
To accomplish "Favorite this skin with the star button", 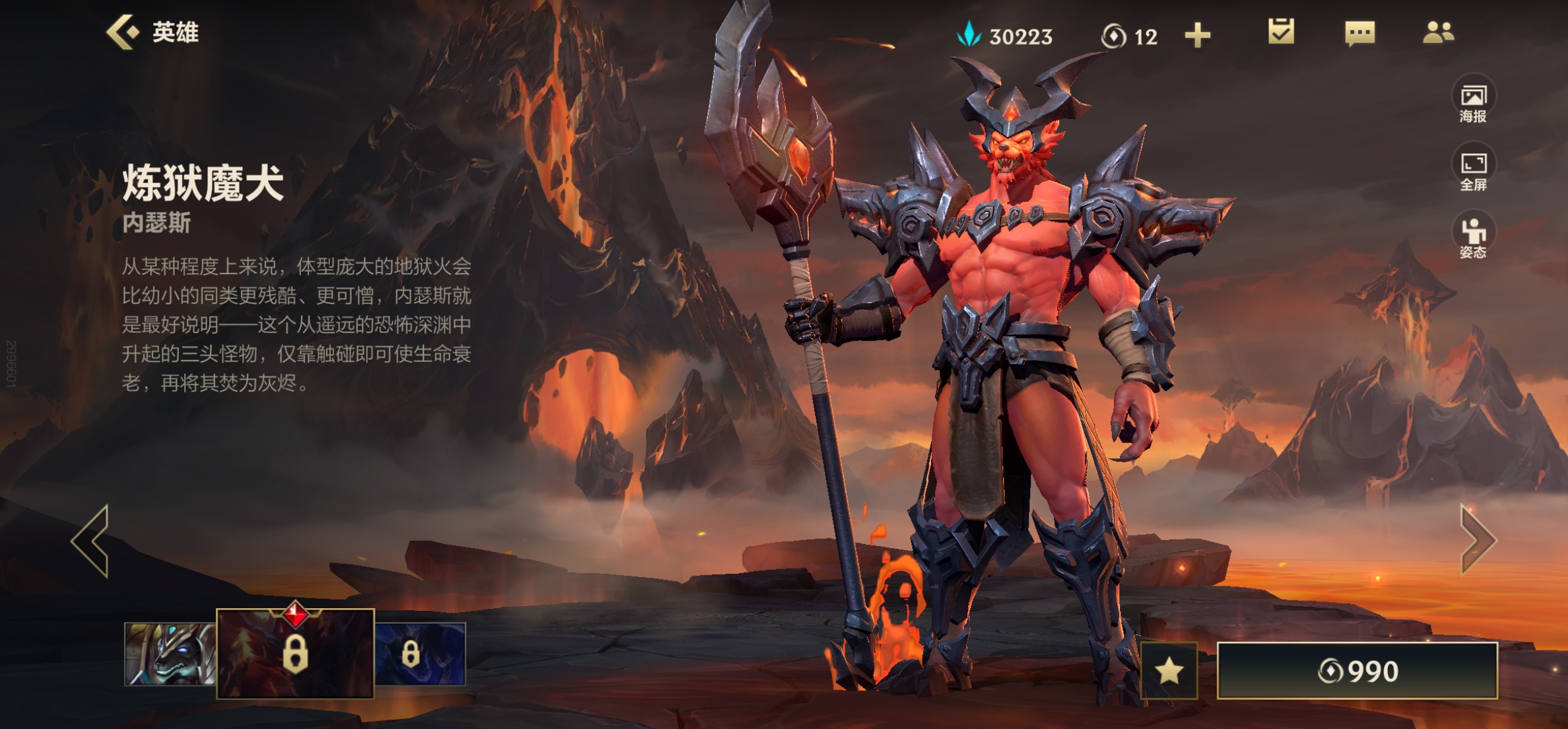I will pyautogui.click(x=1169, y=670).
